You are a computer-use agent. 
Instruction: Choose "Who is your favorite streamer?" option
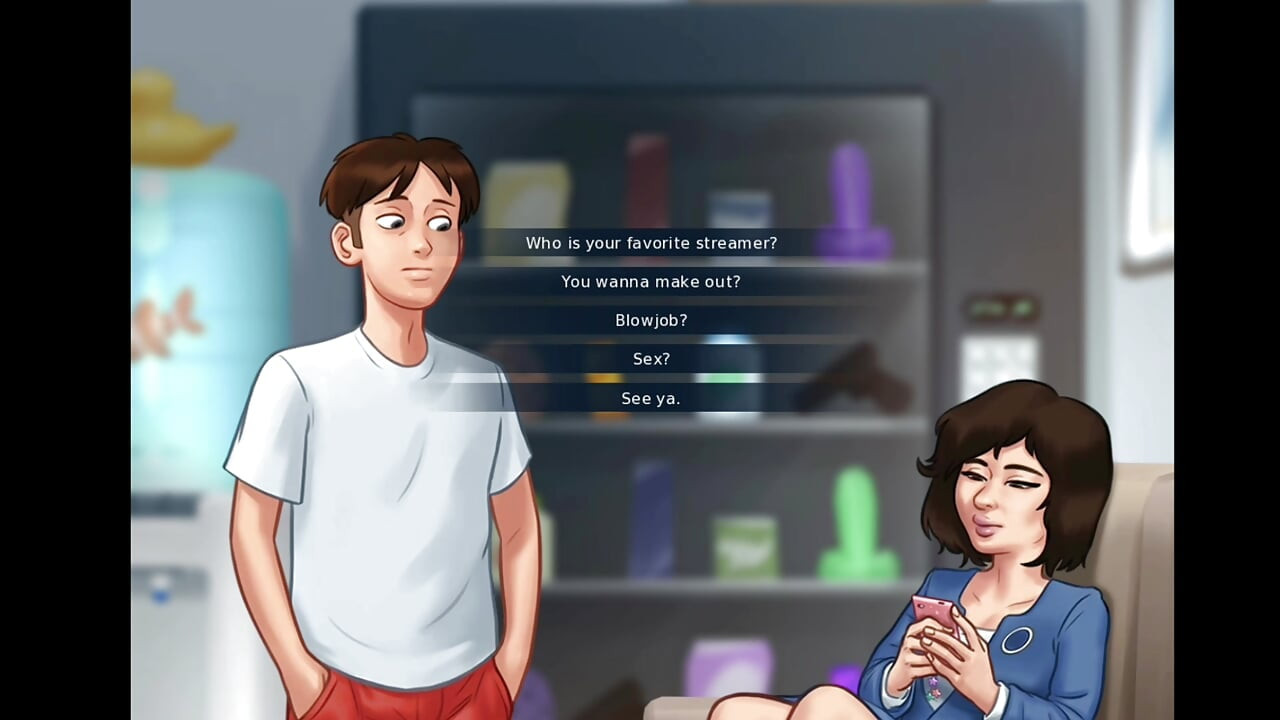pyautogui.click(x=651, y=242)
